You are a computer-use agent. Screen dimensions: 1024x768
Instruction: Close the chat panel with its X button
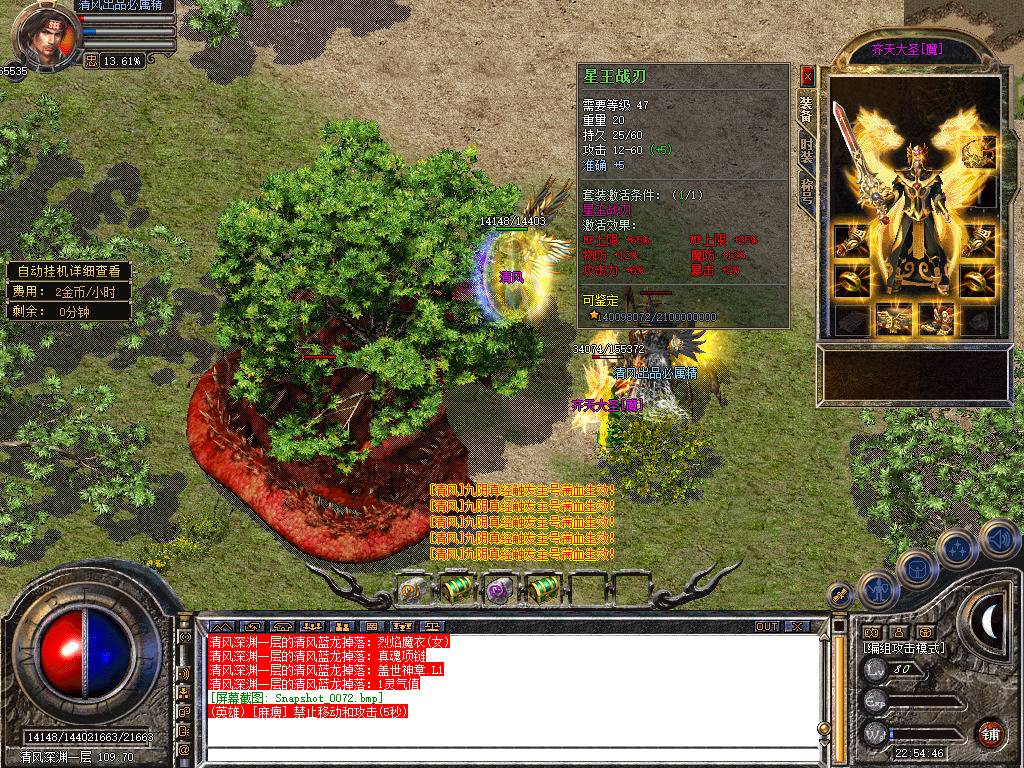coord(796,626)
